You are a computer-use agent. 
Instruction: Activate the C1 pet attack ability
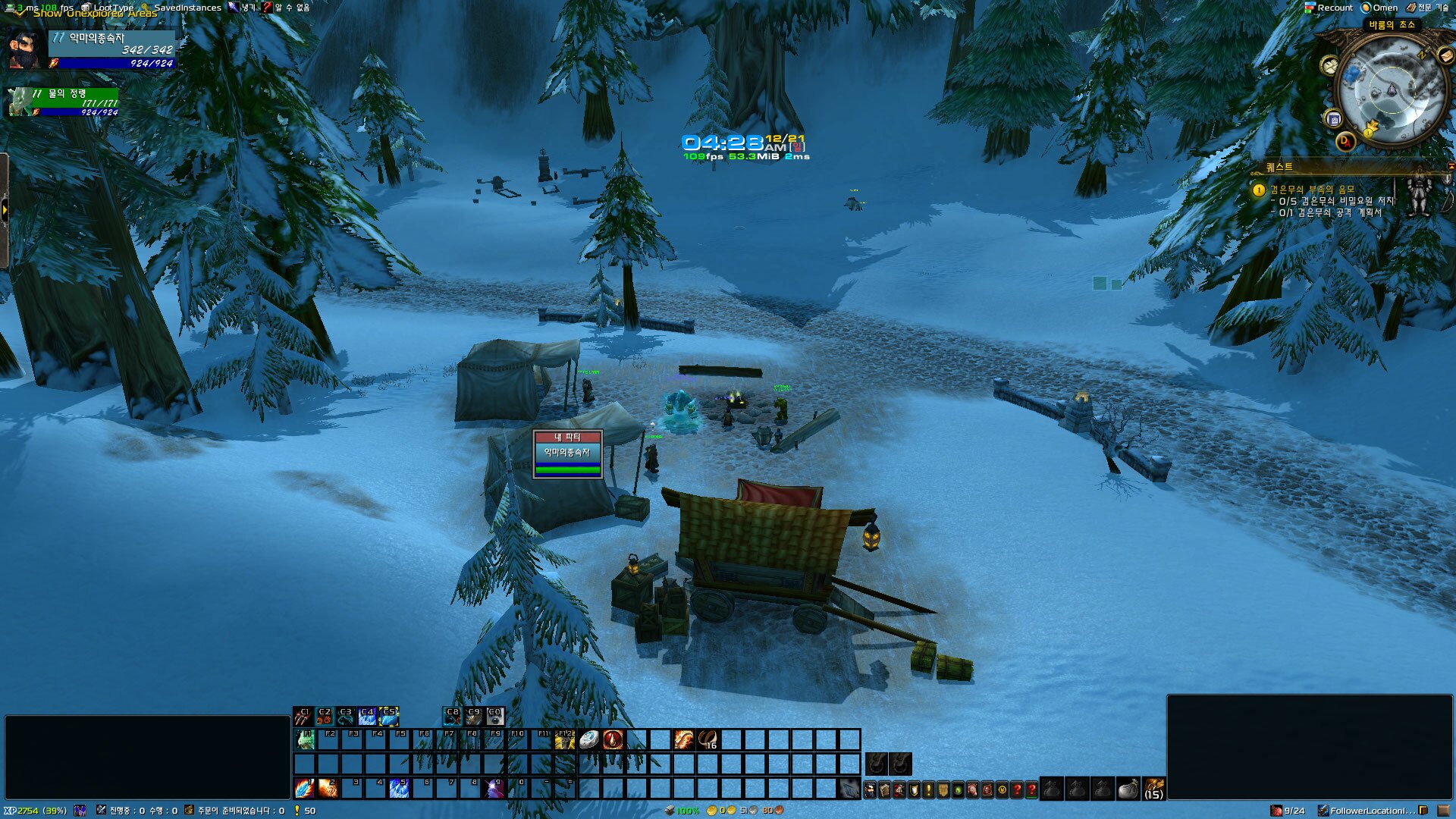point(303,717)
